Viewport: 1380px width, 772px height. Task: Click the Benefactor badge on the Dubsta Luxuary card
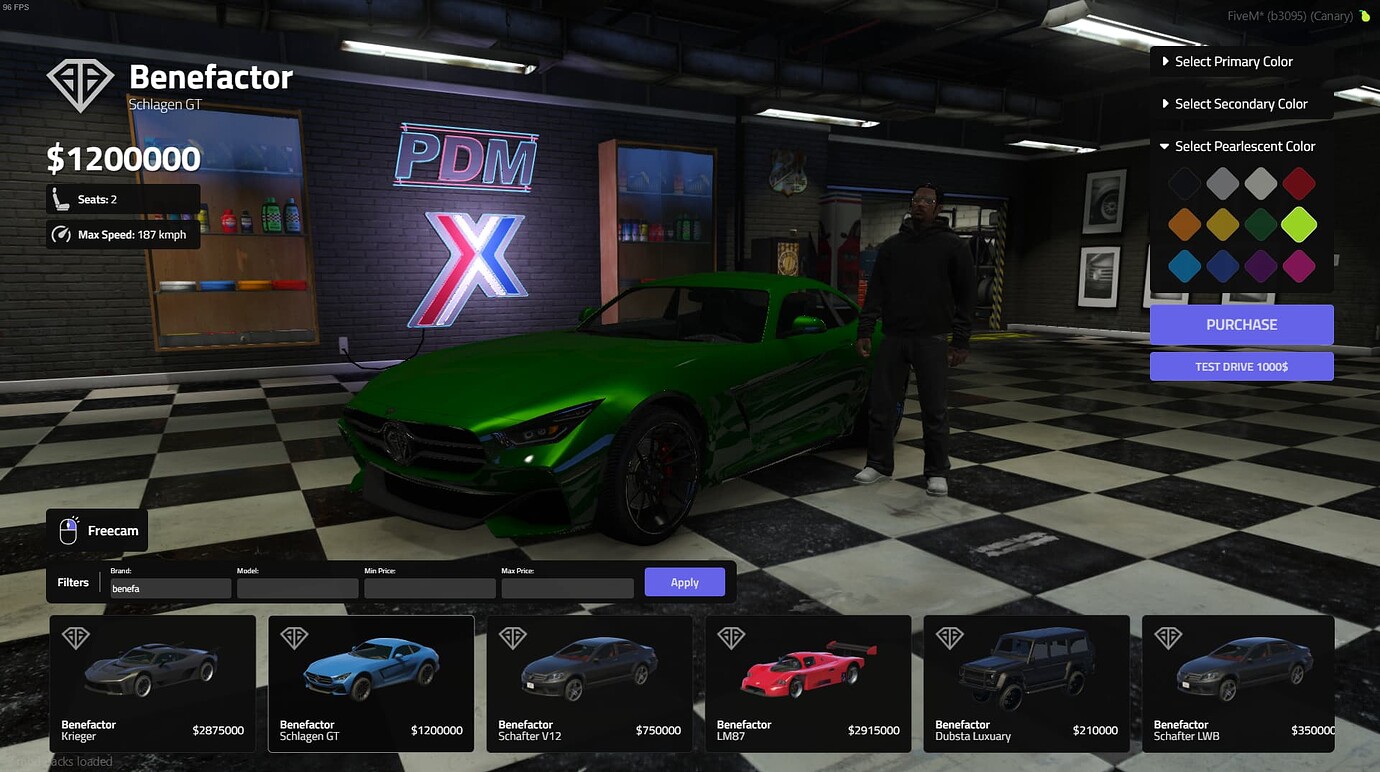point(949,637)
